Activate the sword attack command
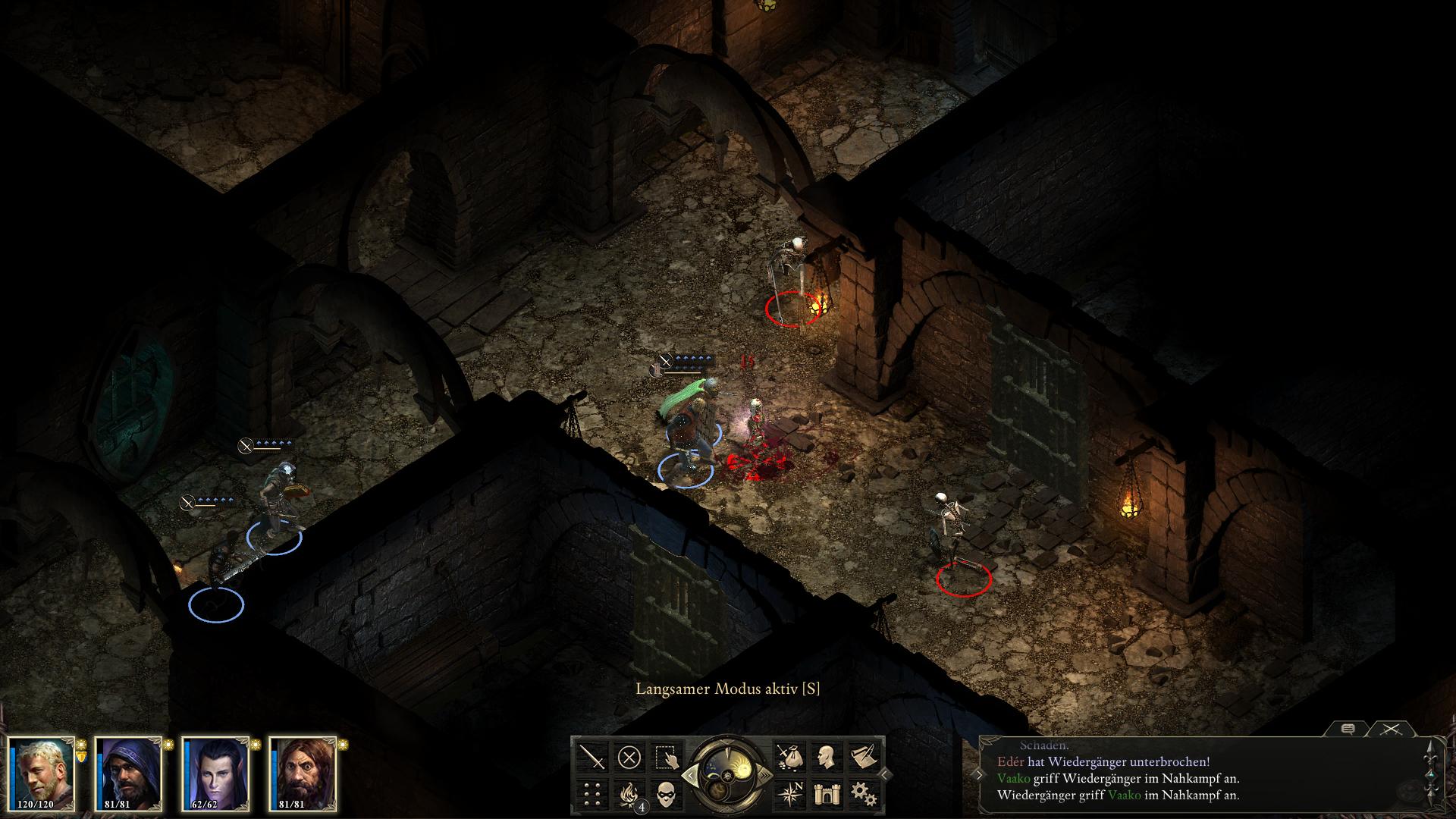 [592, 757]
